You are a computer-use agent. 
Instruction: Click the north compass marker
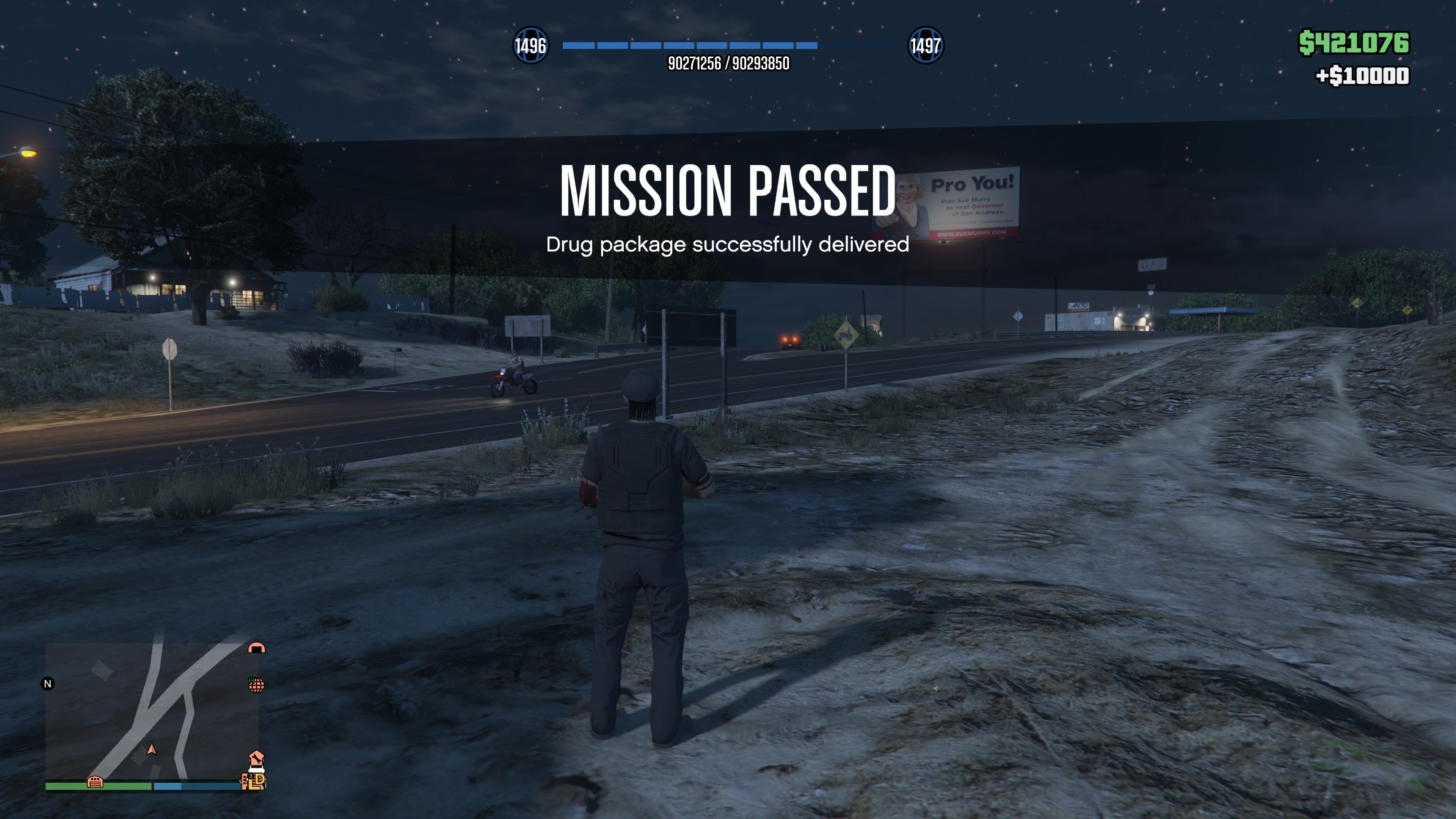[x=48, y=684]
